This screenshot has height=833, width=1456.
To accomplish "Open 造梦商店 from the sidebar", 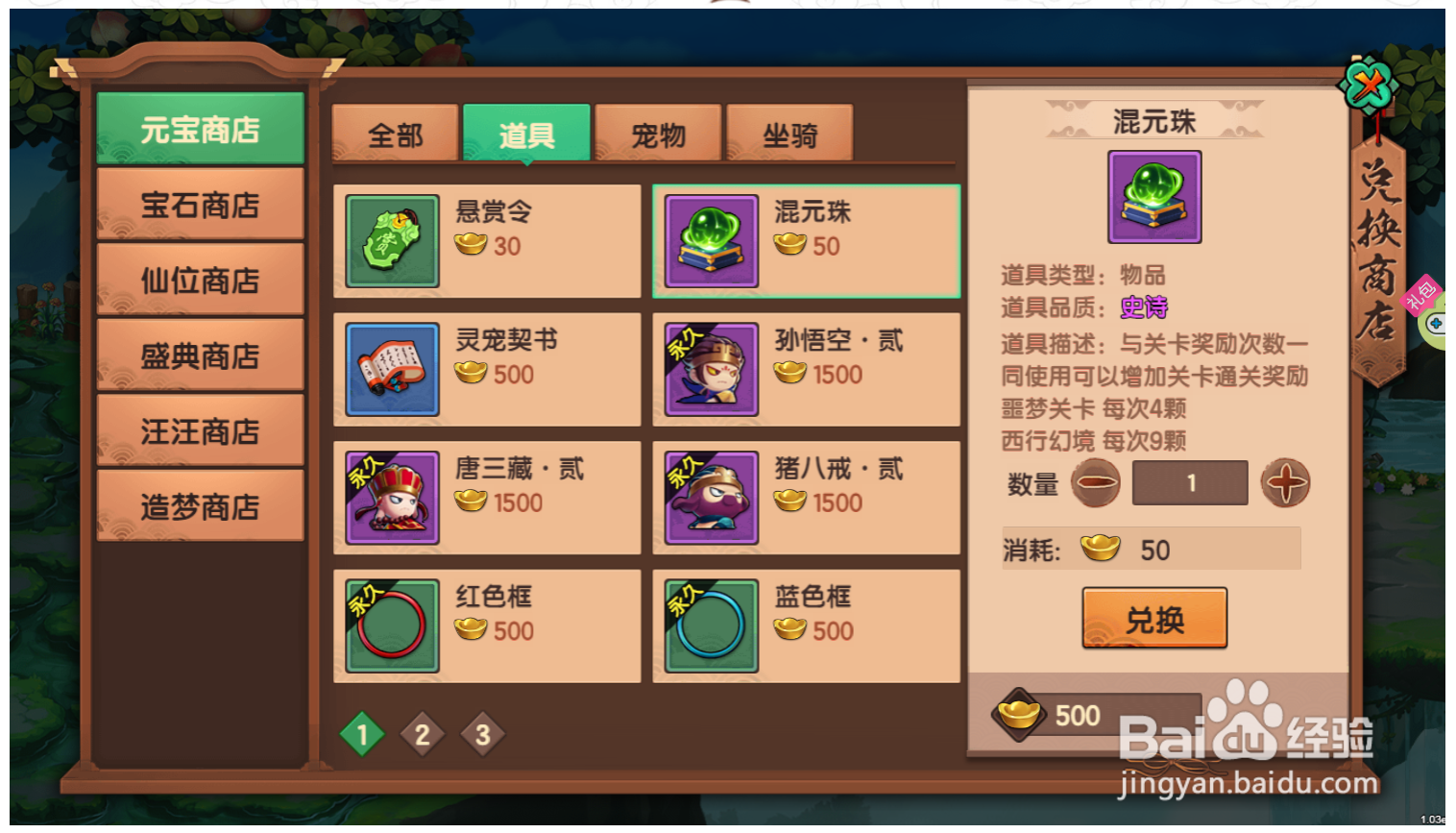I will click(200, 505).
